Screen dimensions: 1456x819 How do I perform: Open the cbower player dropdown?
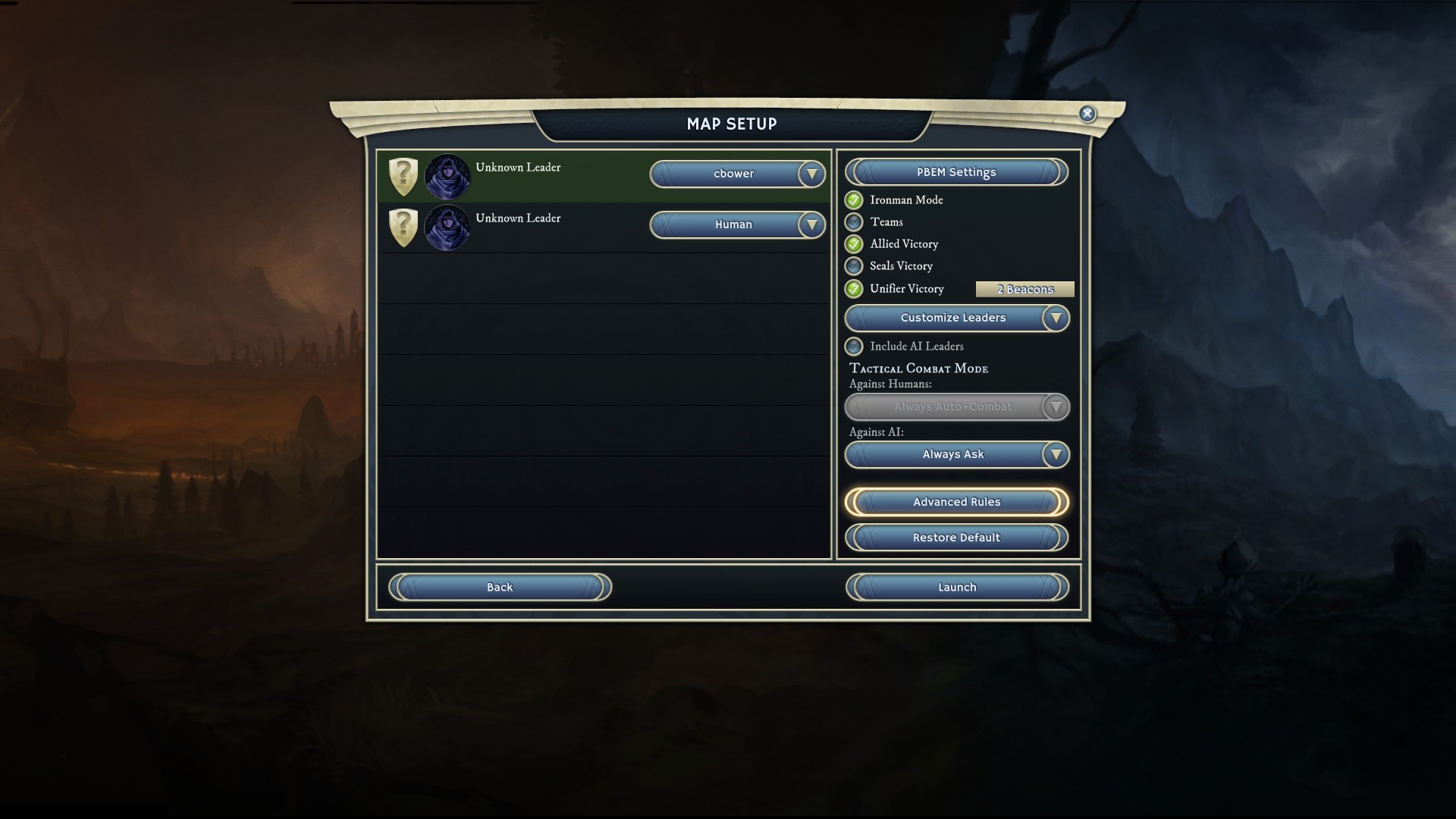737,174
